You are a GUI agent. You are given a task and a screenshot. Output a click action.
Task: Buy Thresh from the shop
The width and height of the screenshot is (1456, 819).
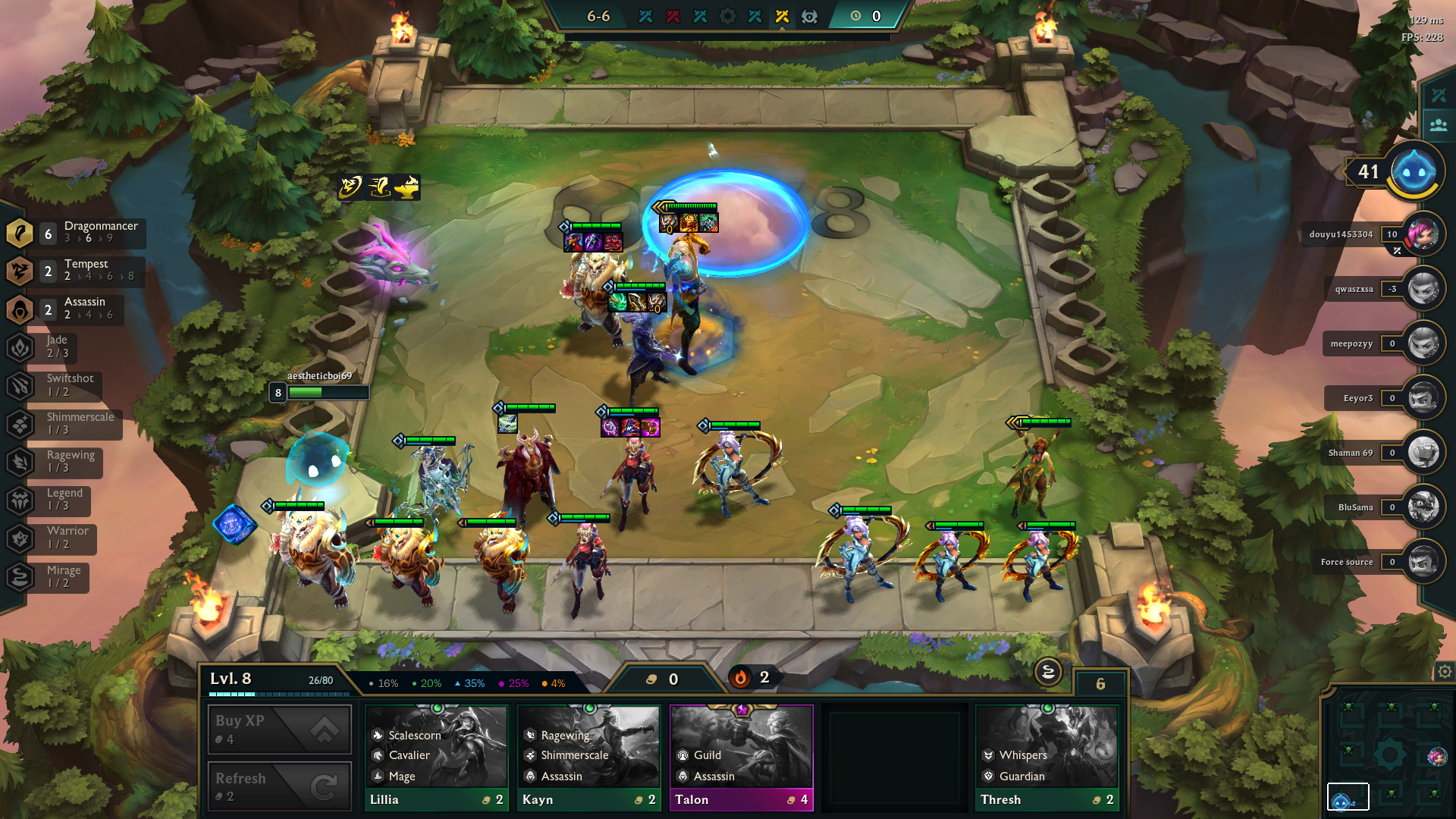tap(1046, 758)
